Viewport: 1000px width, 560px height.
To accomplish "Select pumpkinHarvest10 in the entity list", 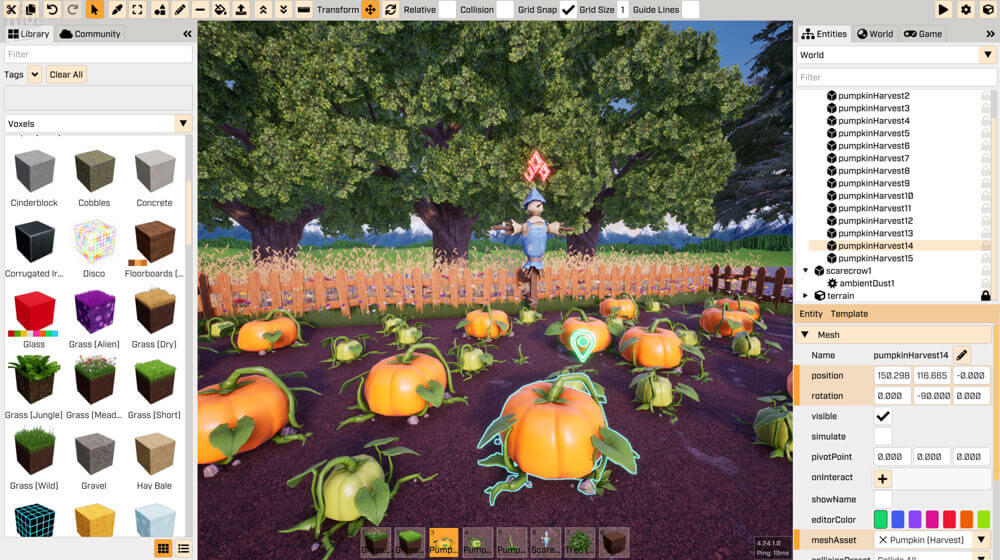I will click(875, 196).
